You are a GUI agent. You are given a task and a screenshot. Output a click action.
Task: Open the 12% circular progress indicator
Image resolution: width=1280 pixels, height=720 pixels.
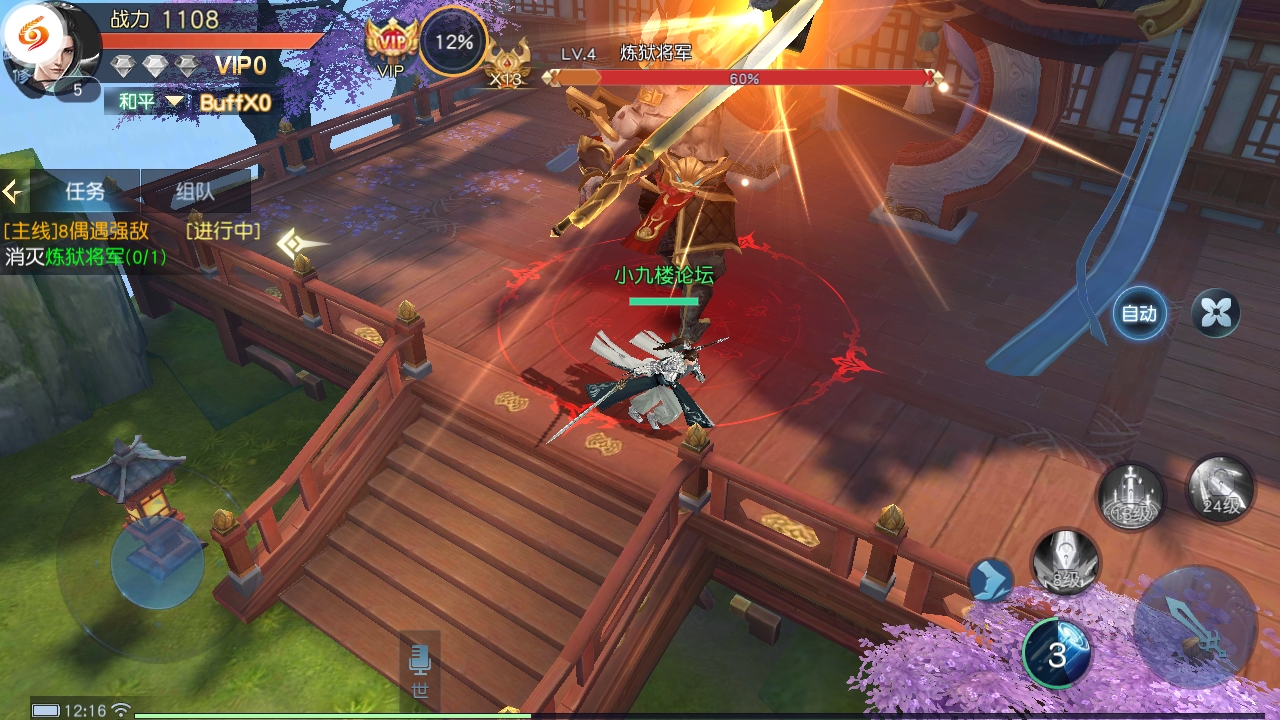(453, 42)
